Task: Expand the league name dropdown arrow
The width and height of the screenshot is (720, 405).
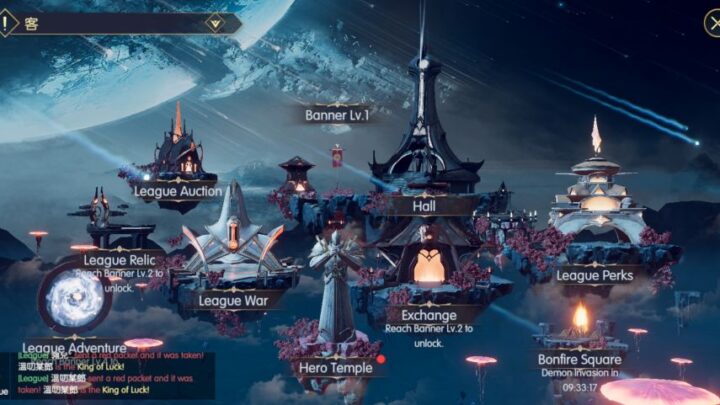Action: 214,22
